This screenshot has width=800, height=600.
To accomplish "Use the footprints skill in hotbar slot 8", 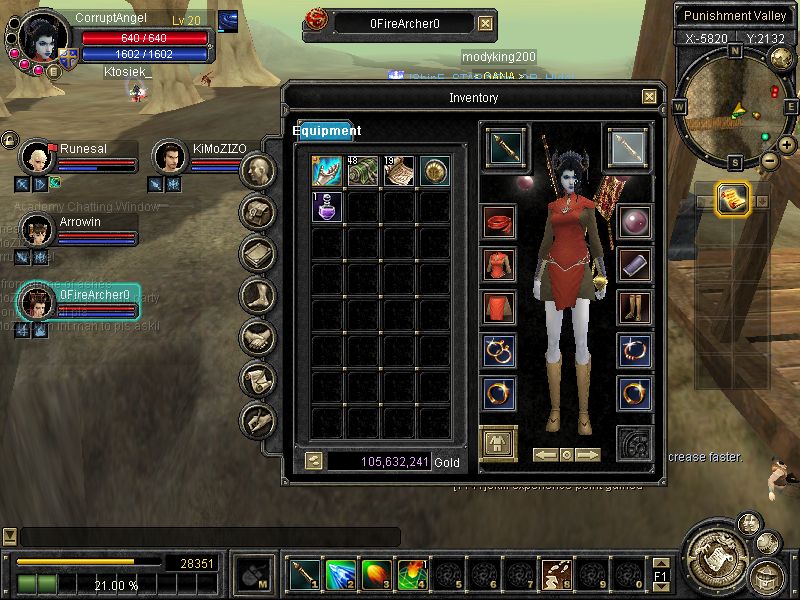I will pos(556,574).
